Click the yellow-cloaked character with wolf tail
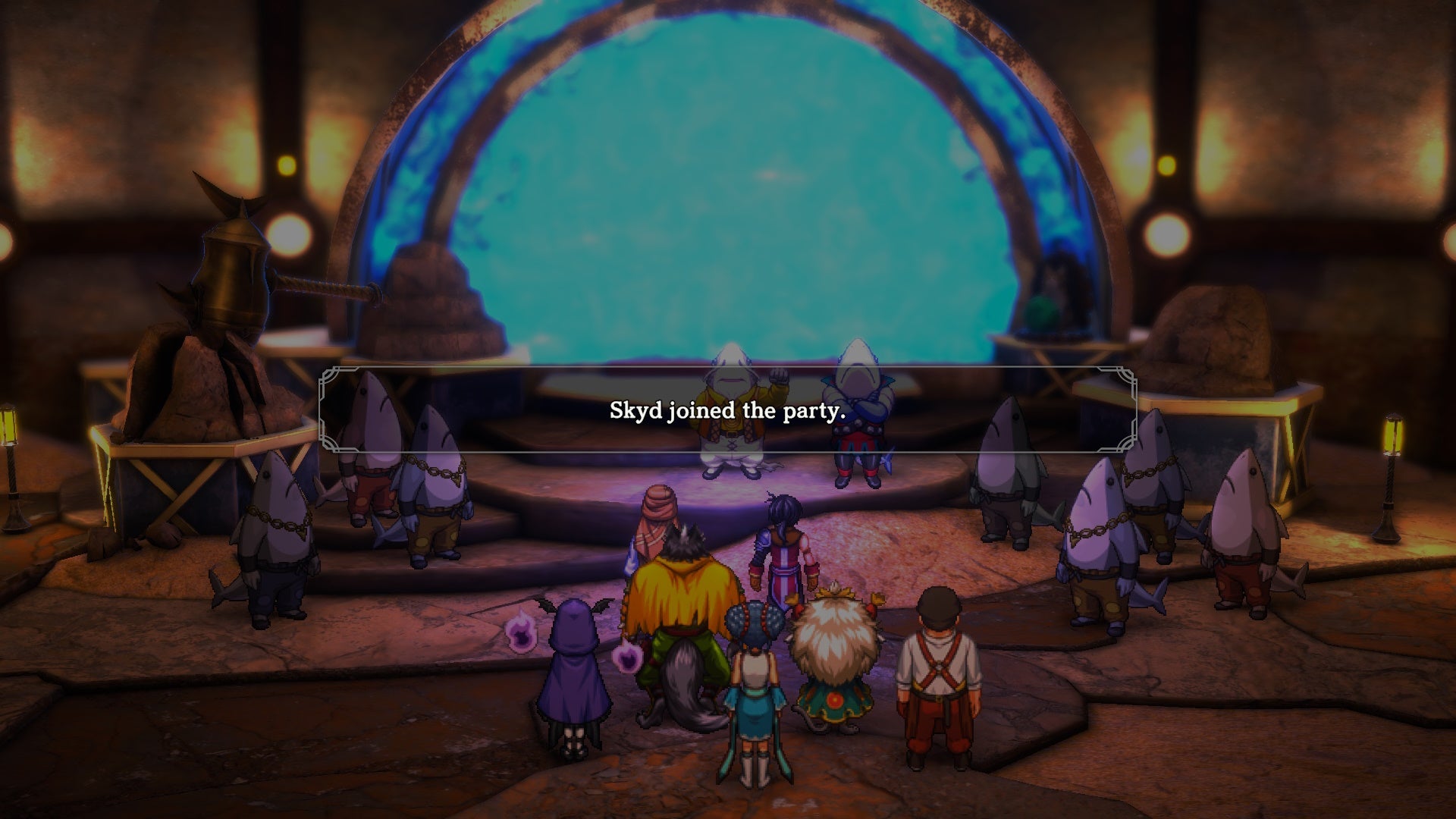This screenshot has width=1456, height=819. tap(686, 599)
